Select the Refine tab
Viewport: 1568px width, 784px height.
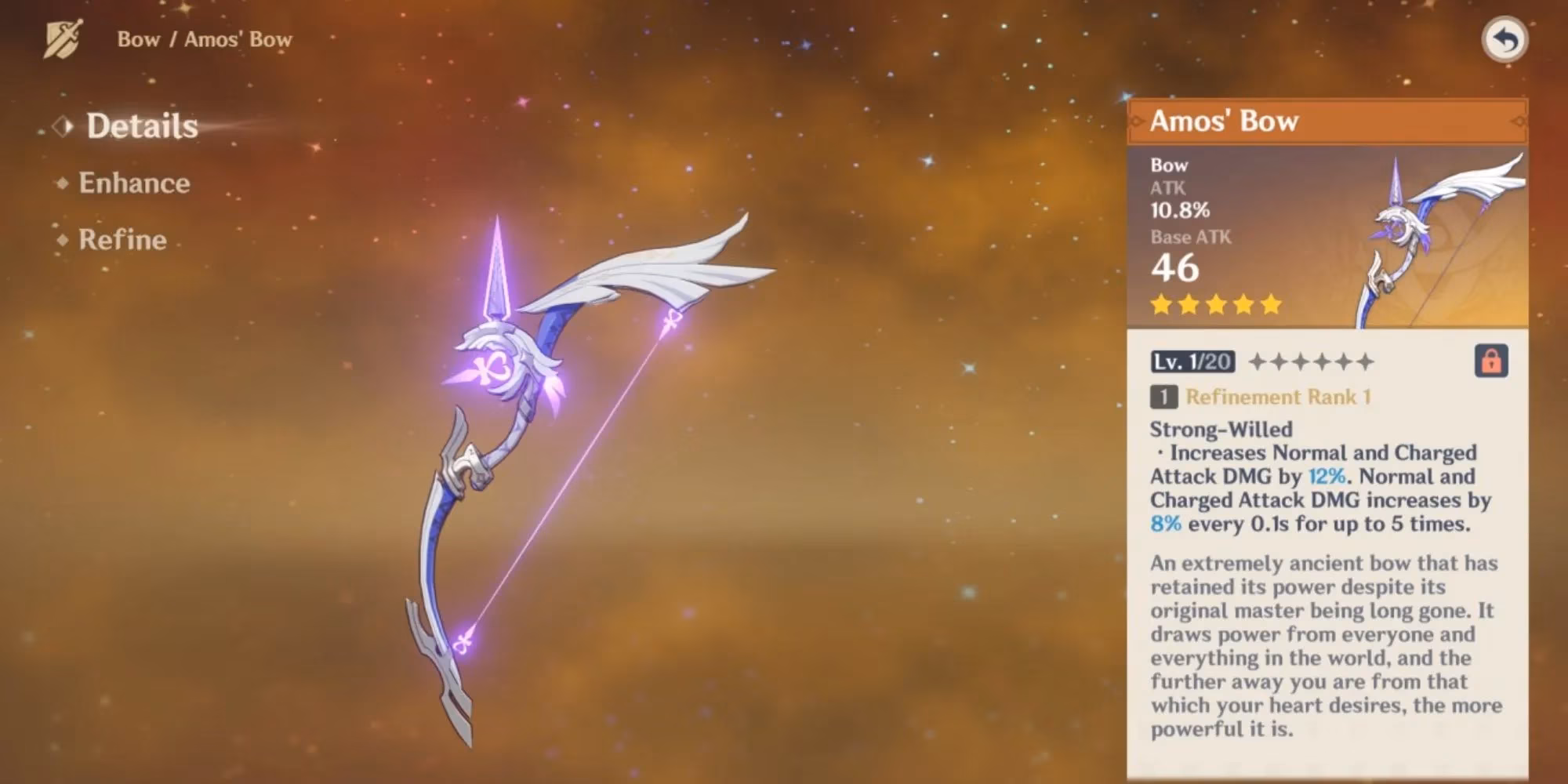(122, 240)
